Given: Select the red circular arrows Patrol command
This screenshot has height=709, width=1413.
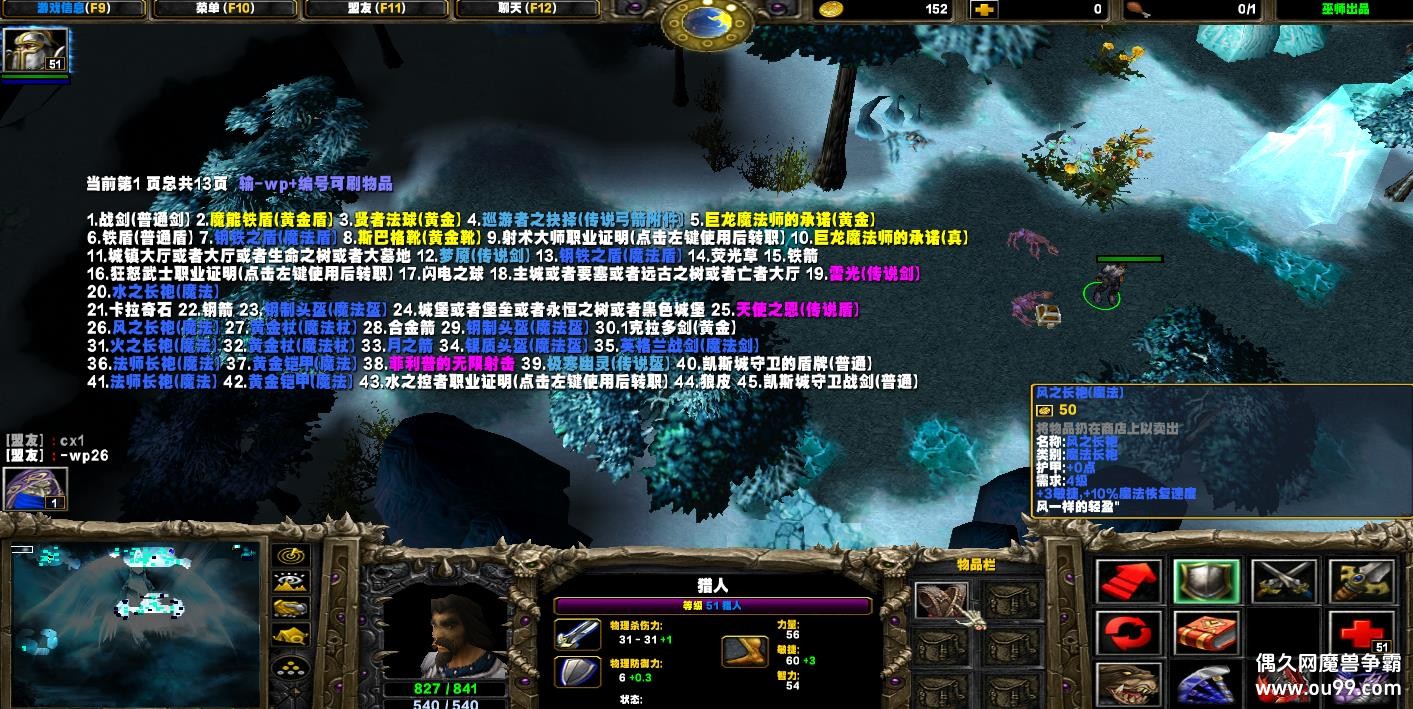Looking at the screenshot, I should click(1129, 633).
